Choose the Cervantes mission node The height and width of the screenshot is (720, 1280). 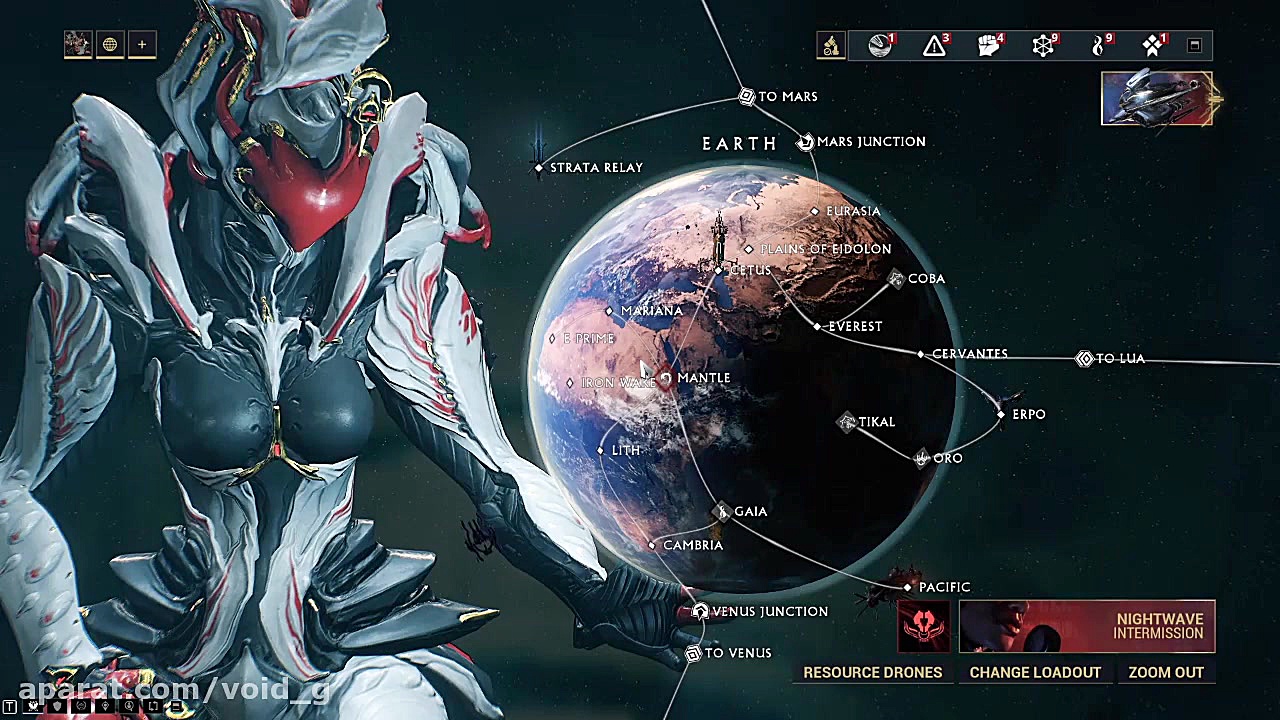(x=921, y=354)
